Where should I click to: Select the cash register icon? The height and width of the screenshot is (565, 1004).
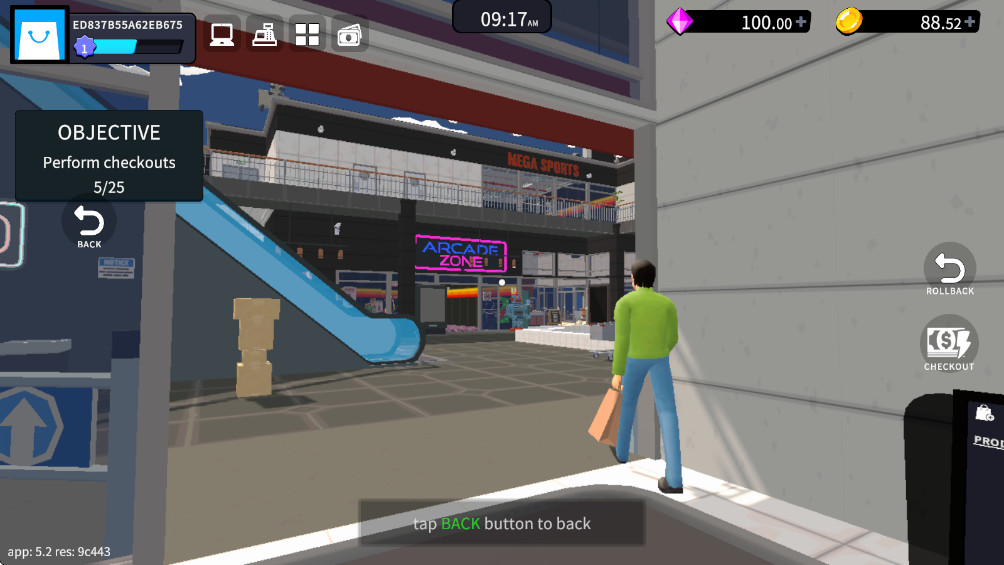[265, 34]
